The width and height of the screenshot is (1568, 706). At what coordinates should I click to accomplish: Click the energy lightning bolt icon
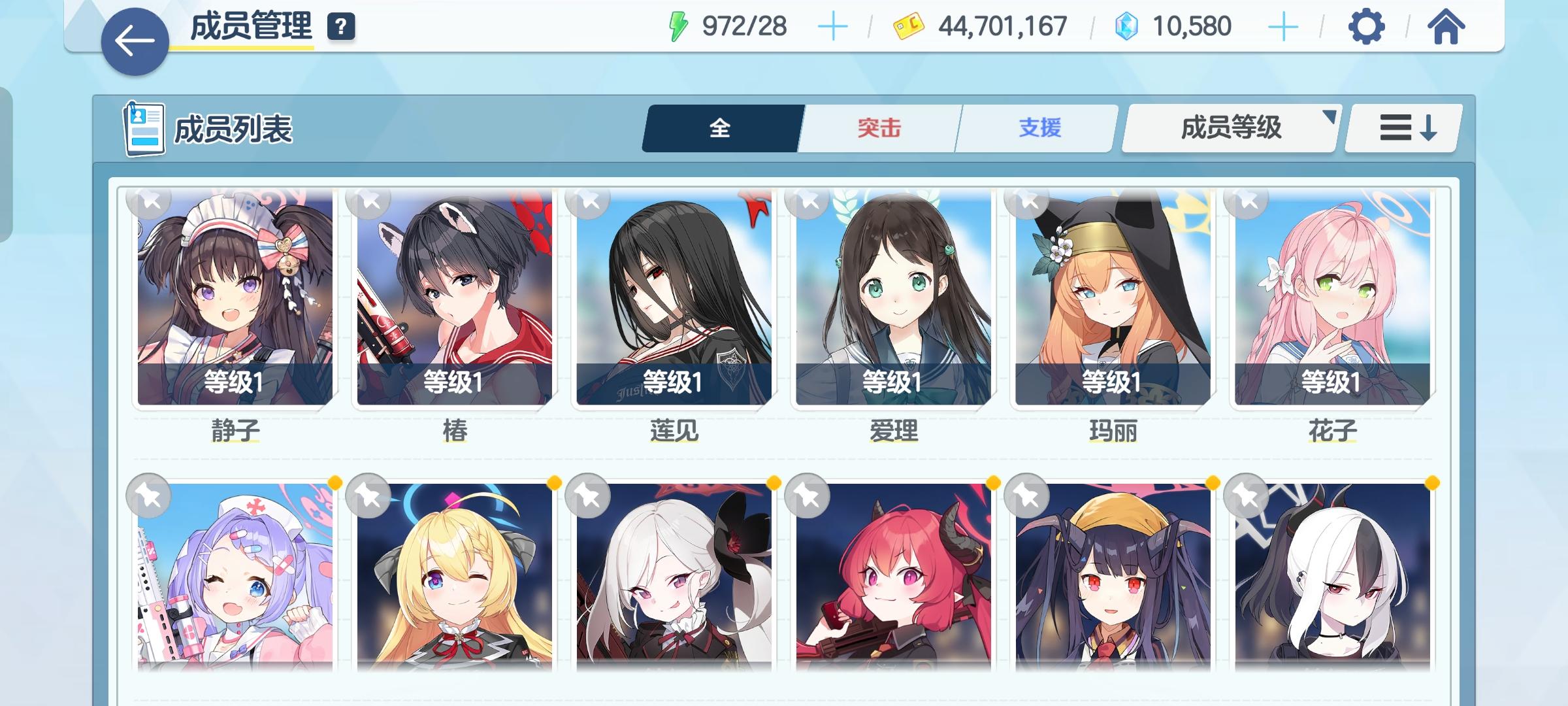tap(679, 25)
